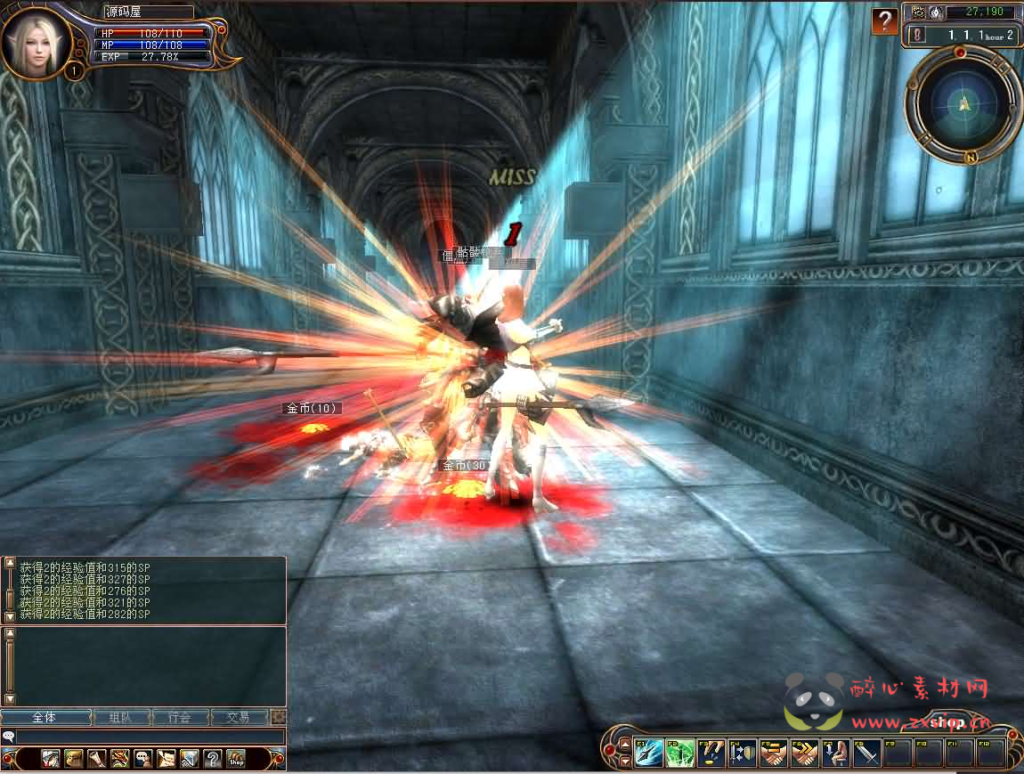Use the F3 pick up hand action
1024x774 pixels.
[x=711, y=752]
